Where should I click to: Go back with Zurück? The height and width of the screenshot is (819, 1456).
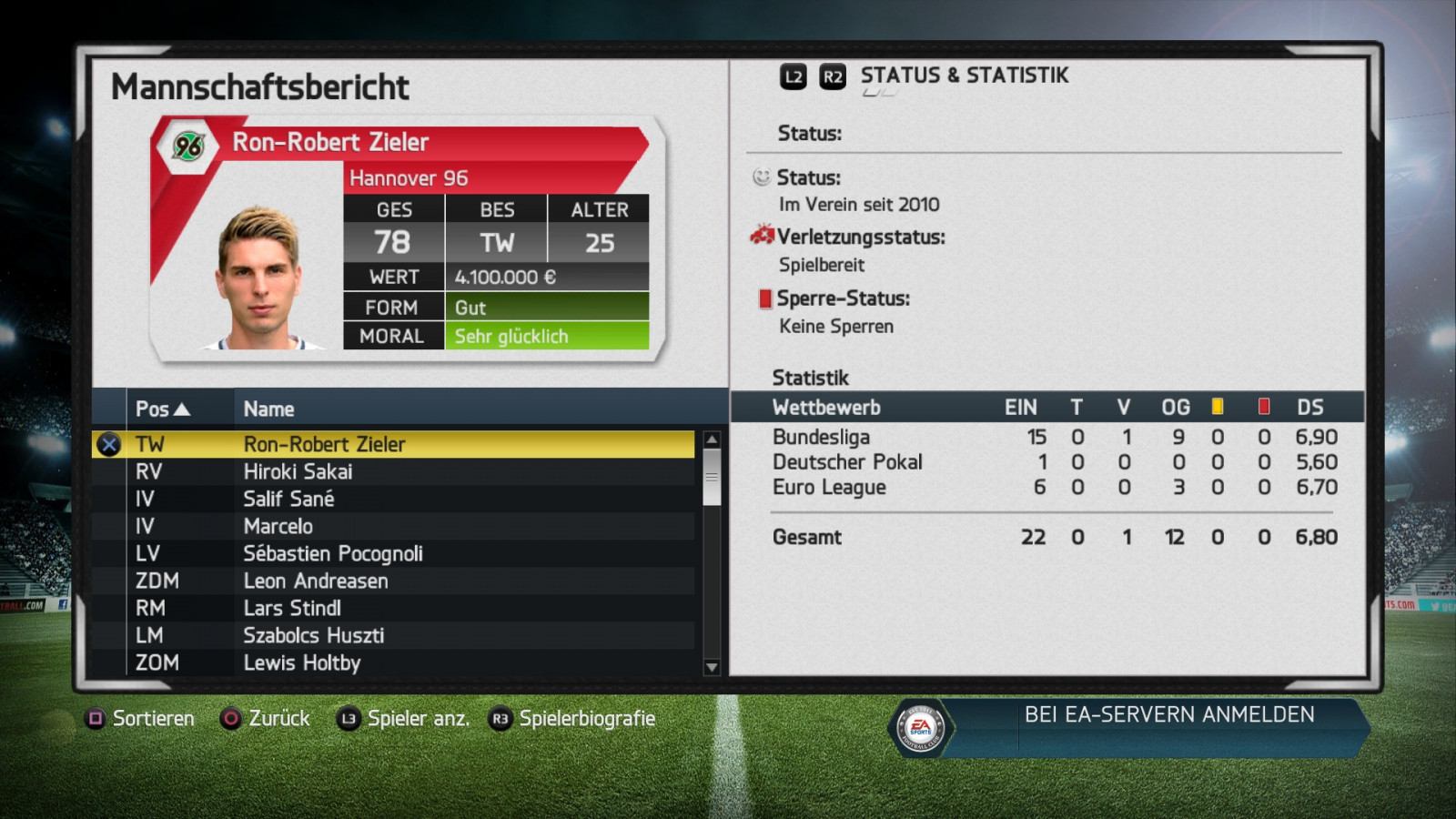tap(266, 718)
